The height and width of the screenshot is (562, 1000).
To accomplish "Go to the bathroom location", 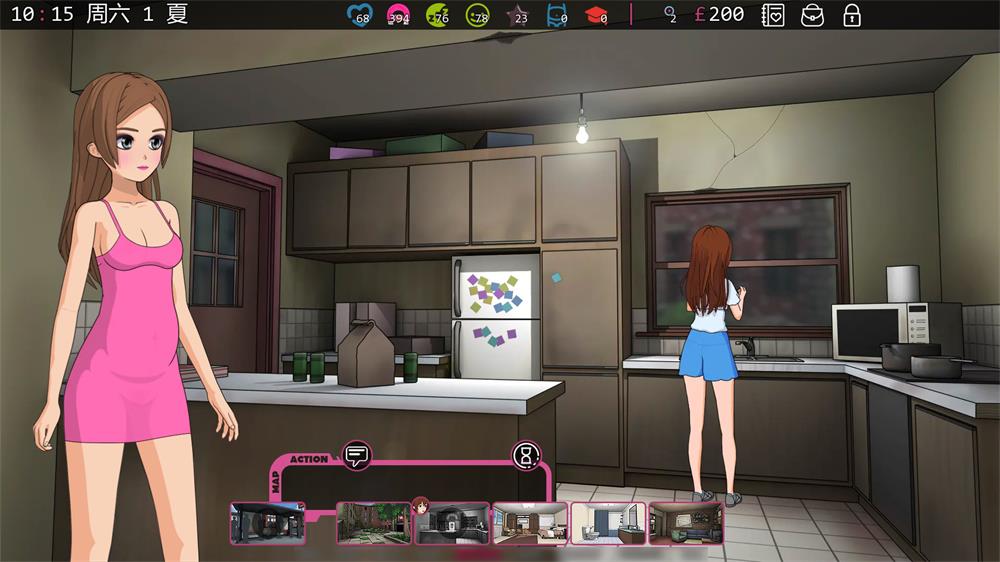I will [x=608, y=523].
